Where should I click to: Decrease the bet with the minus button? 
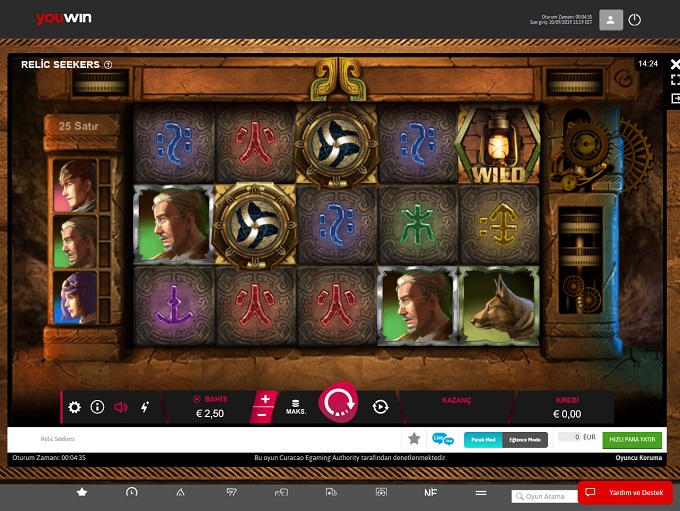(263, 414)
